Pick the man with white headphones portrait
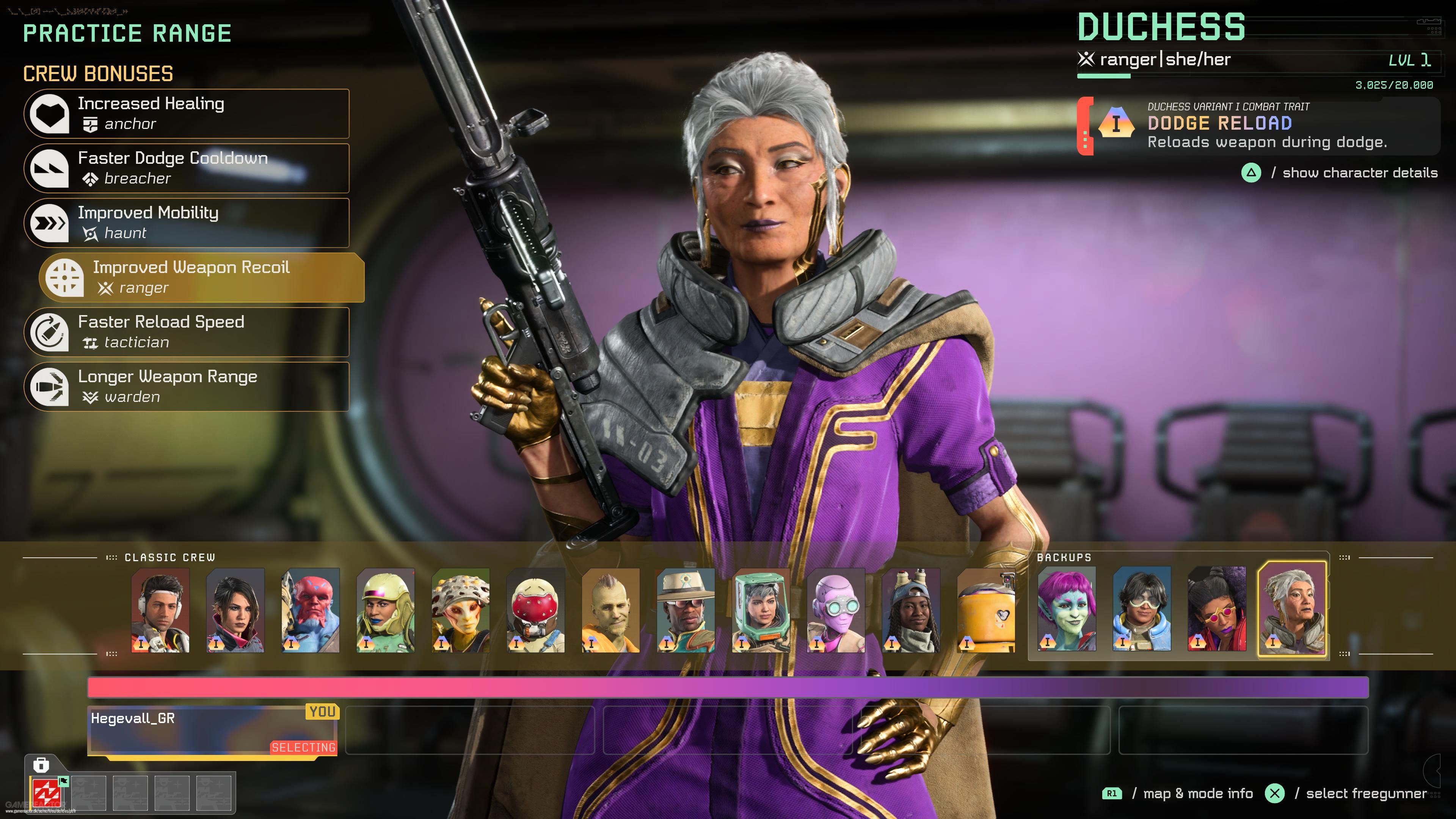The image size is (1456, 819). (x=160, y=610)
